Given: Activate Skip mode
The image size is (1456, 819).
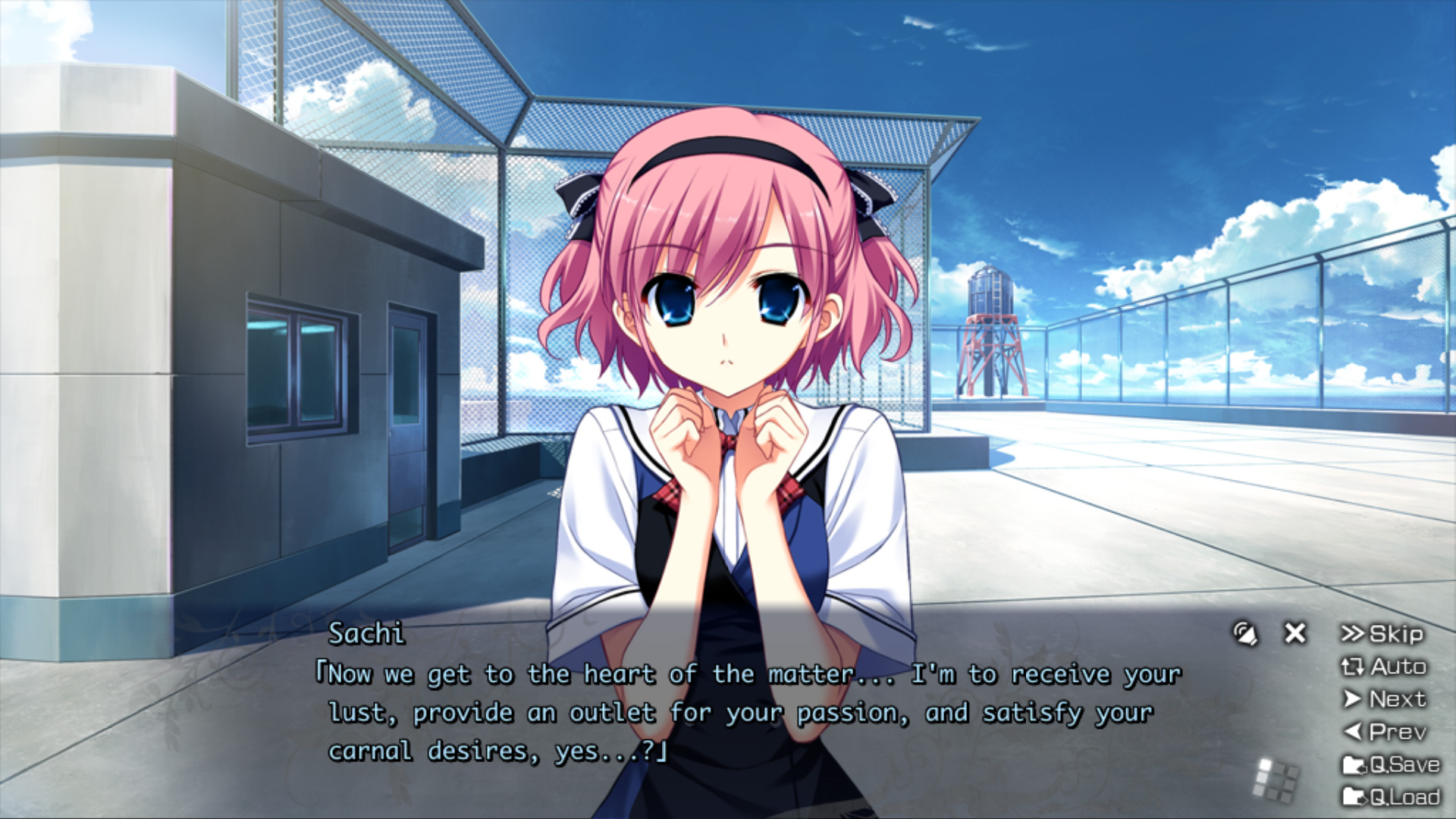Looking at the screenshot, I should [x=1382, y=634].
